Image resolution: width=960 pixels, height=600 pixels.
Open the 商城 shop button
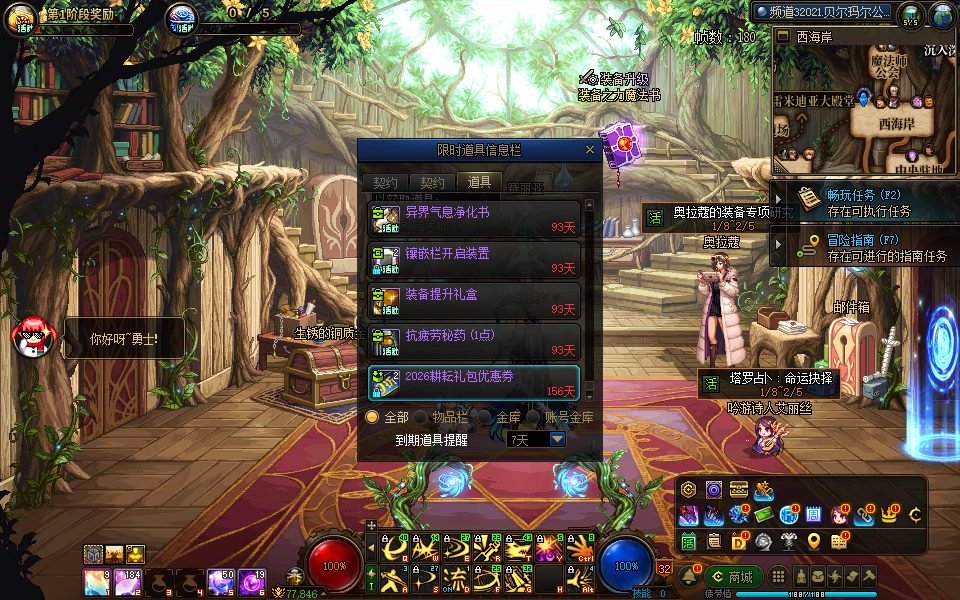(x=733, y=577)
